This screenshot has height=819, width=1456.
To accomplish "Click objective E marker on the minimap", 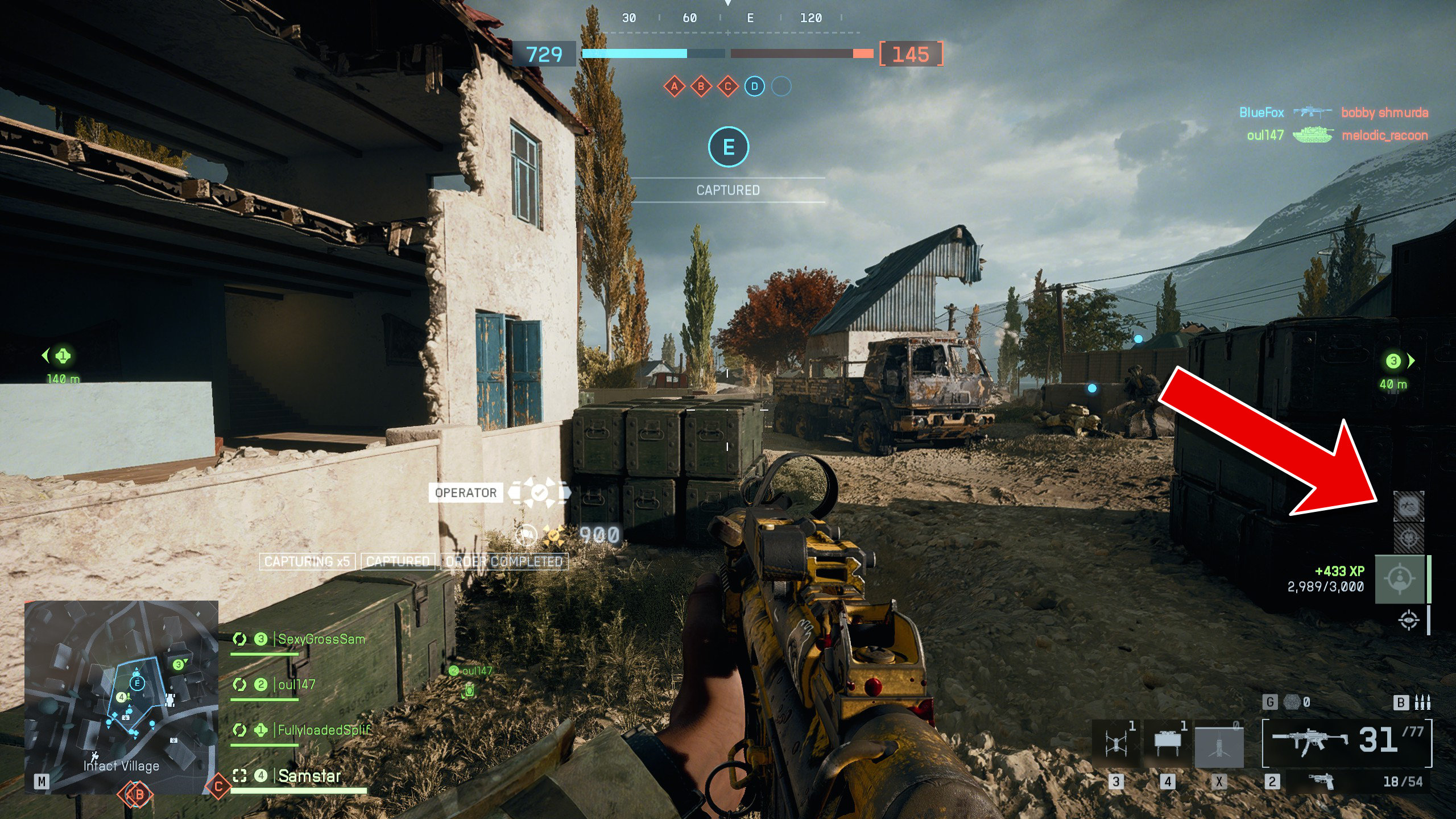I will [136, 682].
